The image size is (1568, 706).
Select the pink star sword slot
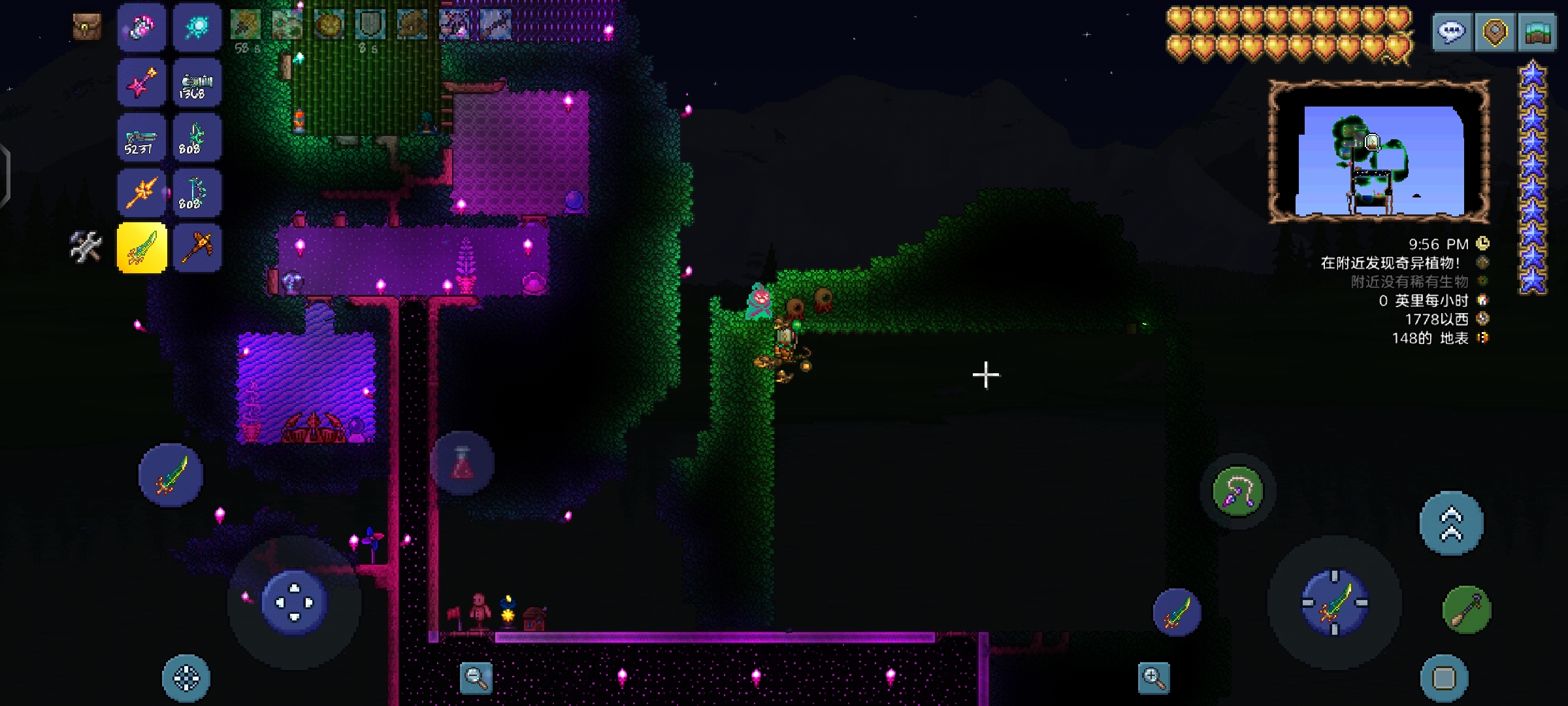[142, 83]
